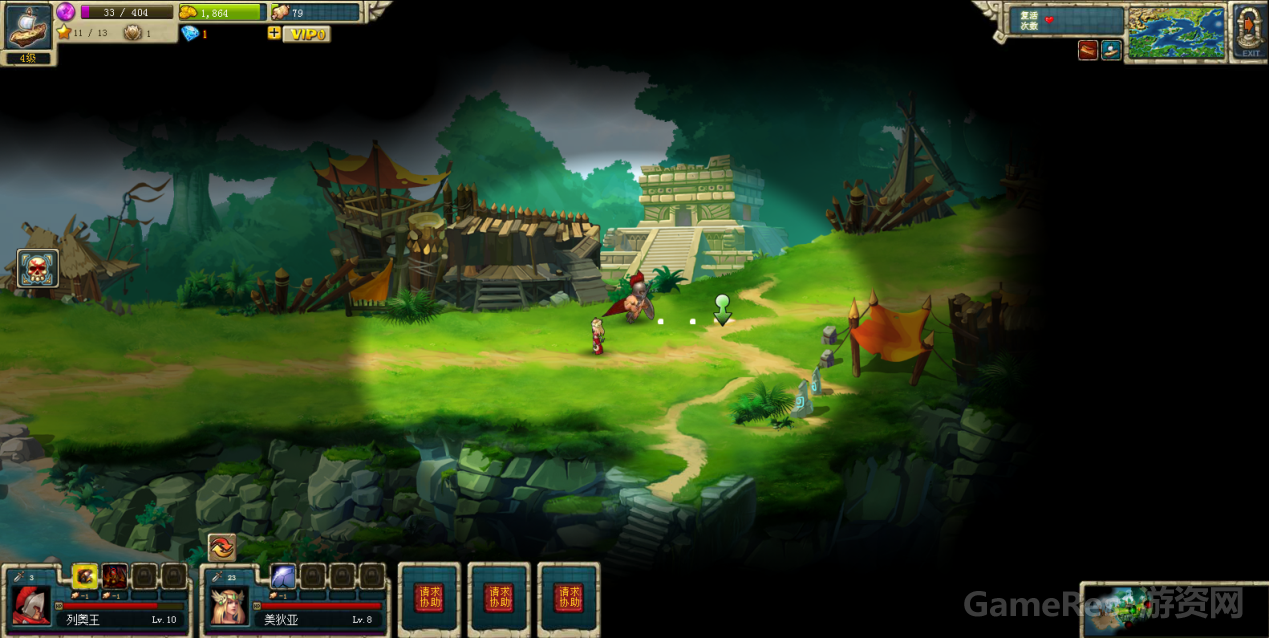Screen dimensions: 1269x638
Task: Click the skull icon on the left edge
Action: coord(38,268)
